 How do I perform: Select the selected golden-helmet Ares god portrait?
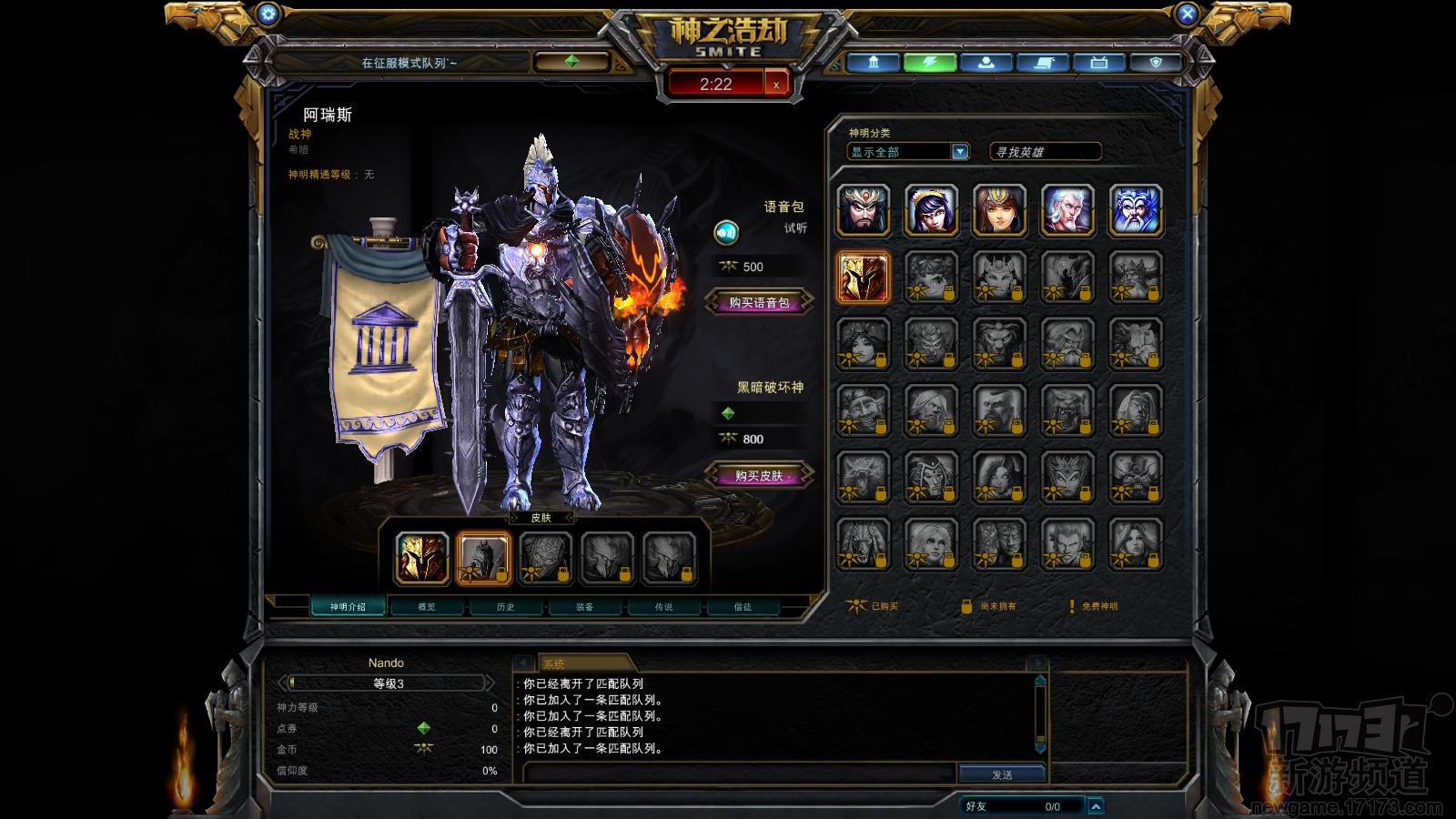(x=863, y=277)
